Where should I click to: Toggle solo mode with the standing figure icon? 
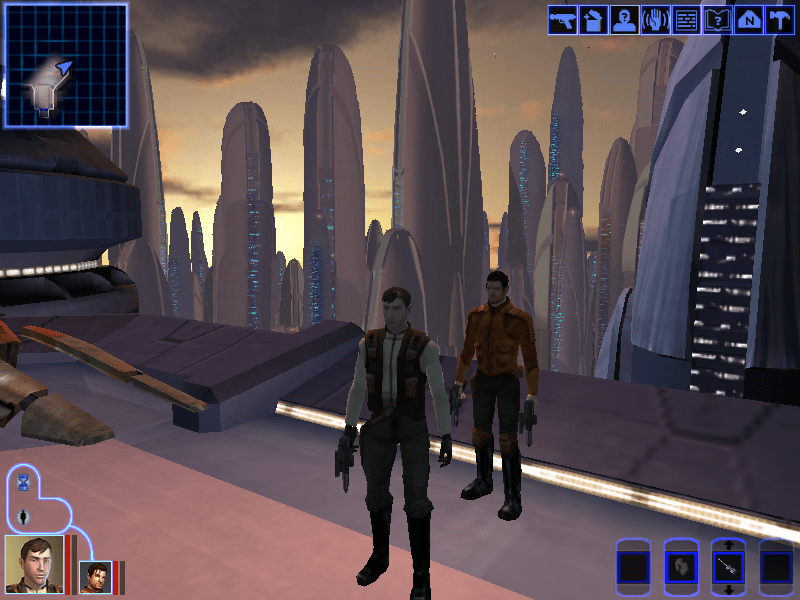24,517
